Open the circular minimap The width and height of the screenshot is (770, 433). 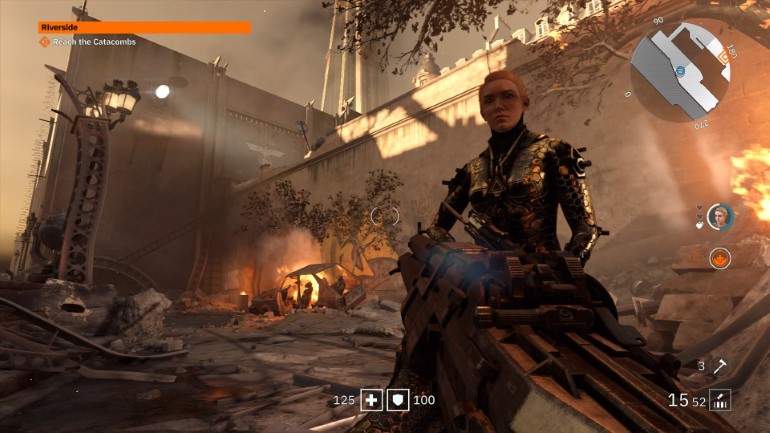(x=679, y=71)
